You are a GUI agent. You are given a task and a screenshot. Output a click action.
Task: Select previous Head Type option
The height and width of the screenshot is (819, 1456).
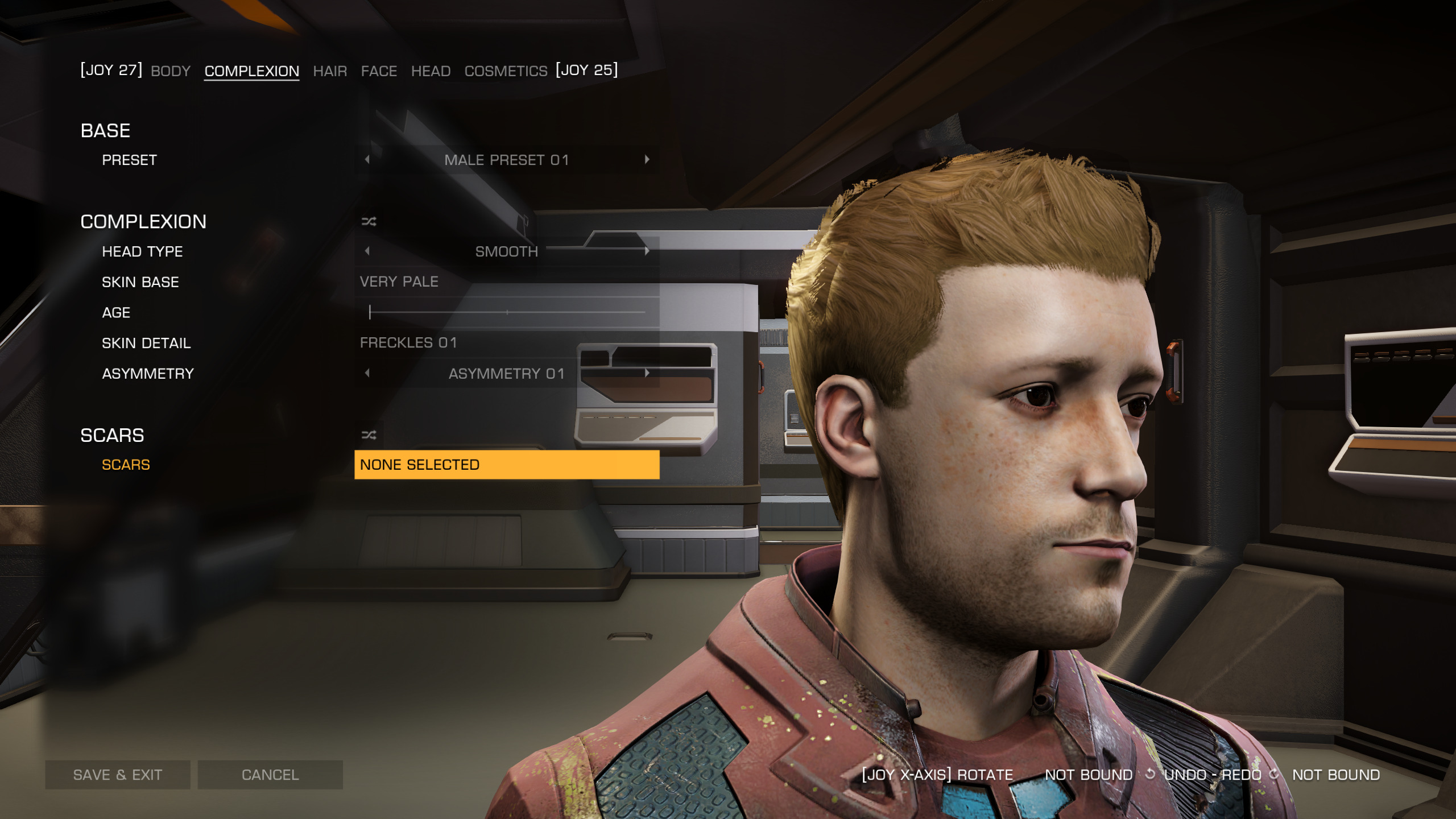coord(367,251)
